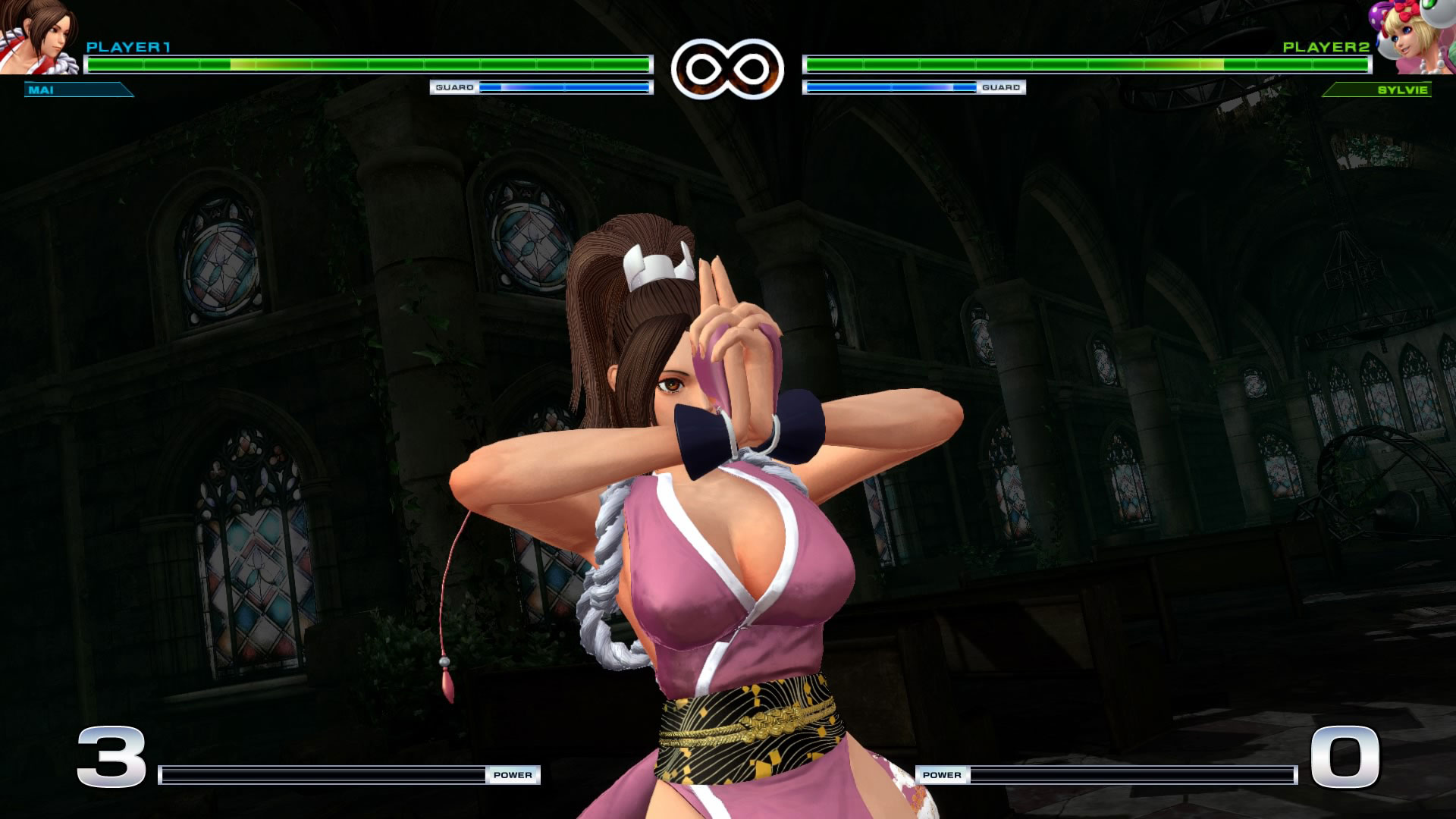
Task: Select the PLAYER1 label
Action: click(129, 47)
